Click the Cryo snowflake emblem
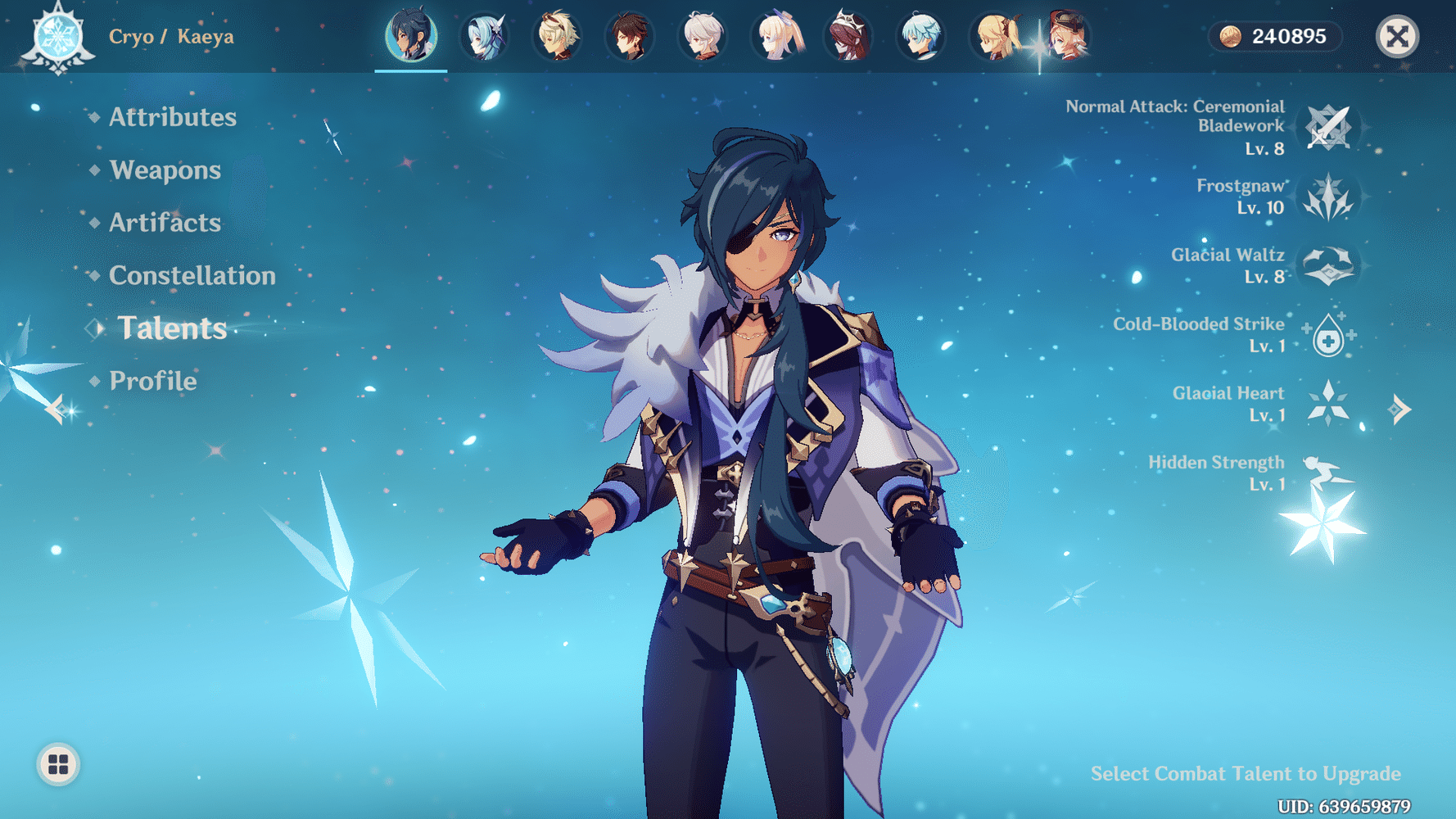The image size is (1456, 819). click(59, 36)
